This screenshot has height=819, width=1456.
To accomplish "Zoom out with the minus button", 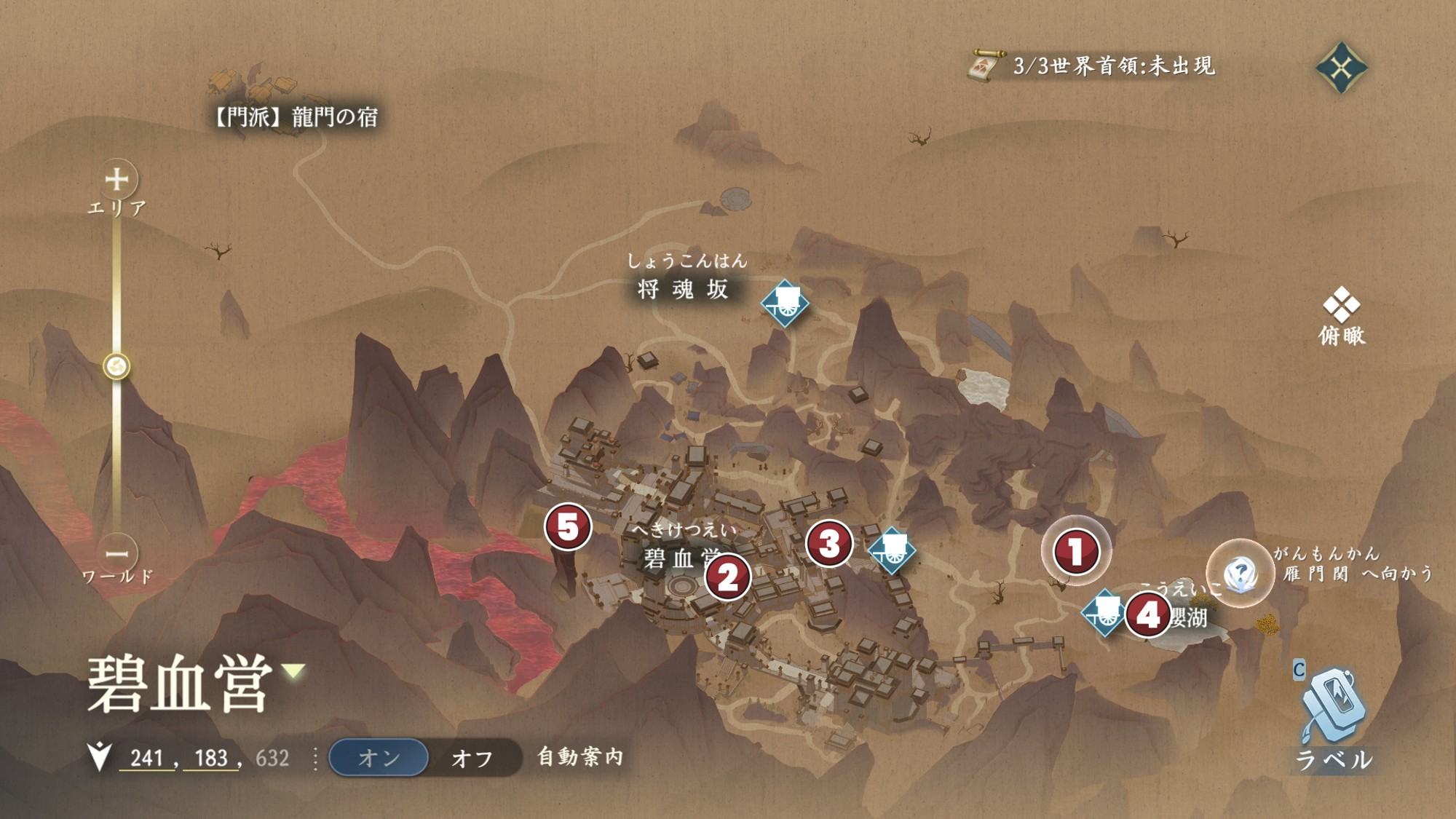I will click(x=117, y=553).
